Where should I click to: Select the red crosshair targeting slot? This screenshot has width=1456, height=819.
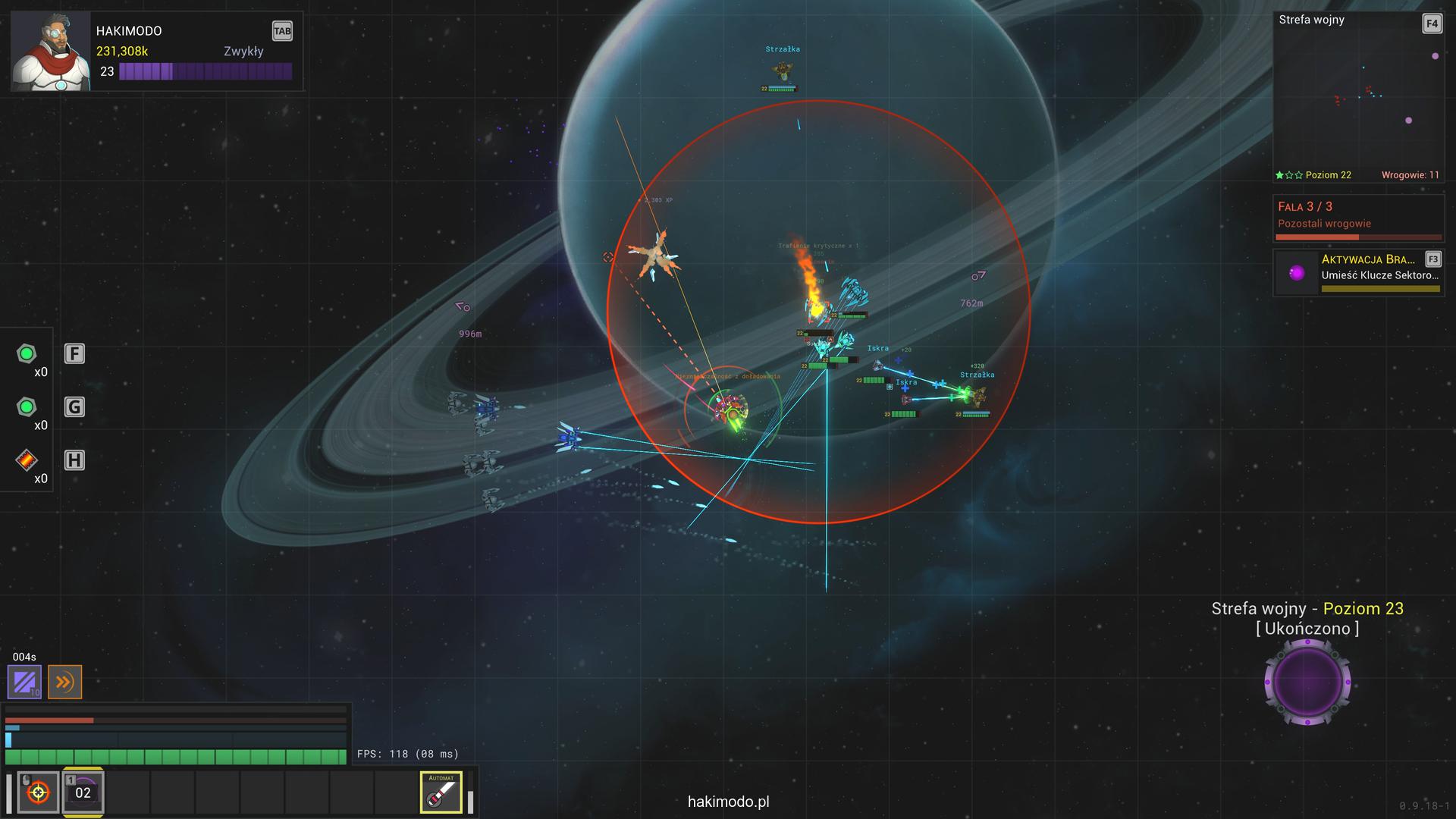pyautogui.click(x=38, y=792)
